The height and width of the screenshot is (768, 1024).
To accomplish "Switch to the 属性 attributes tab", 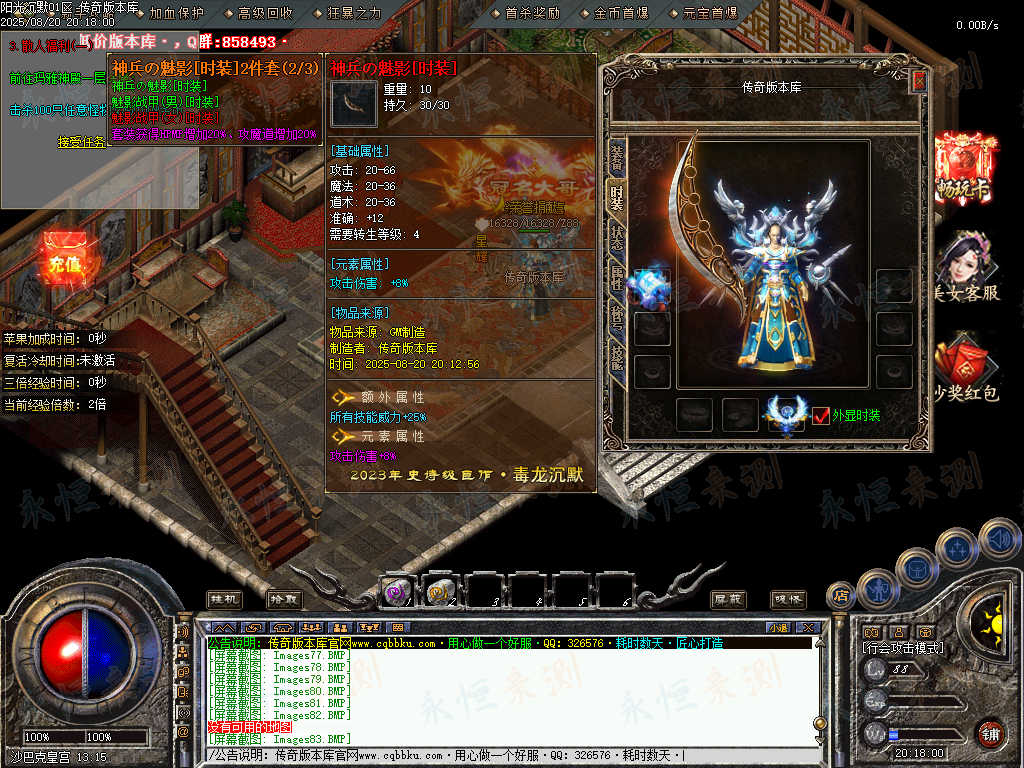I will (x=616, y=279).
